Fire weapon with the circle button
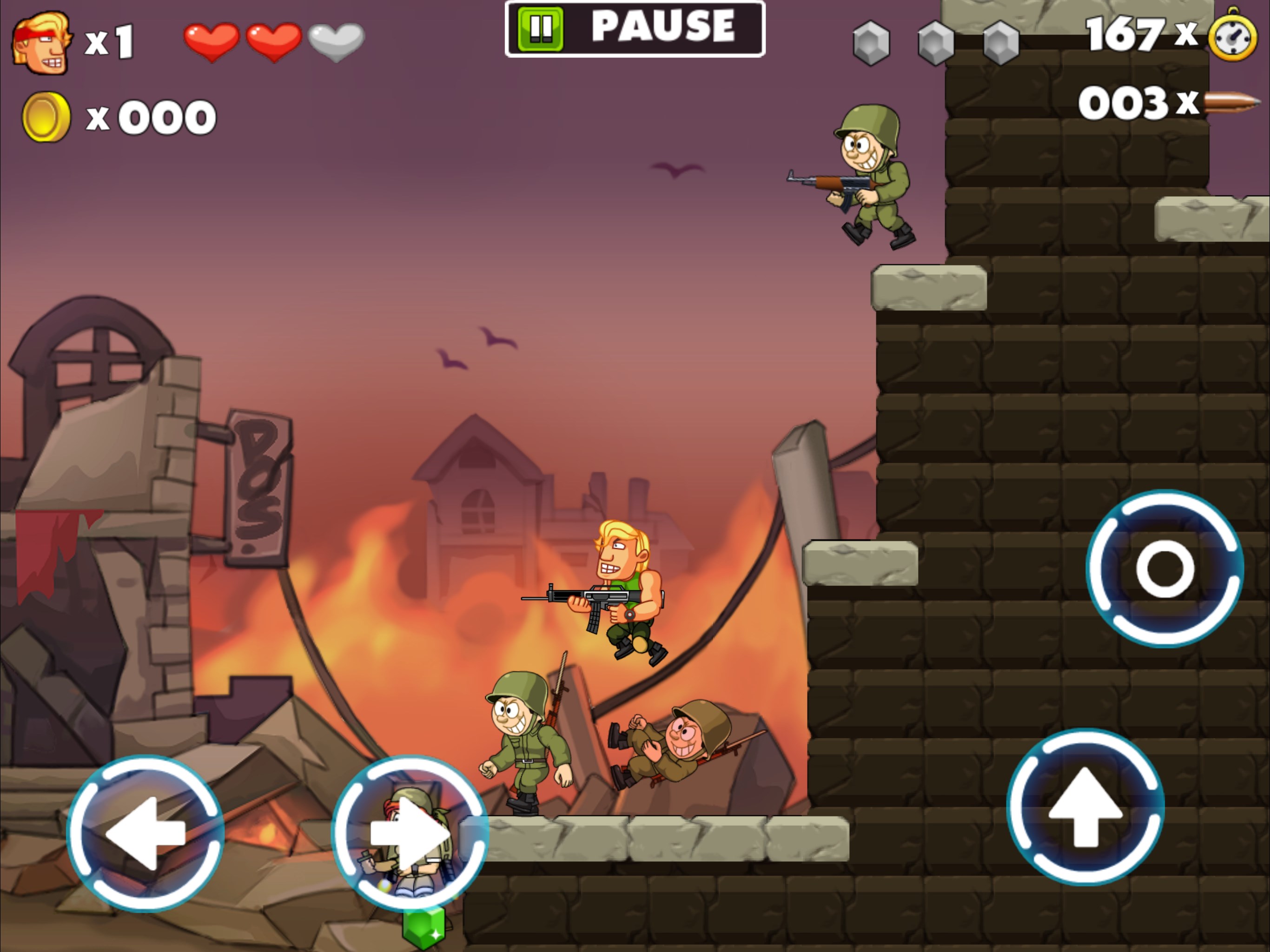Screen dimensions: 1270x952 tap(1165, 569)
